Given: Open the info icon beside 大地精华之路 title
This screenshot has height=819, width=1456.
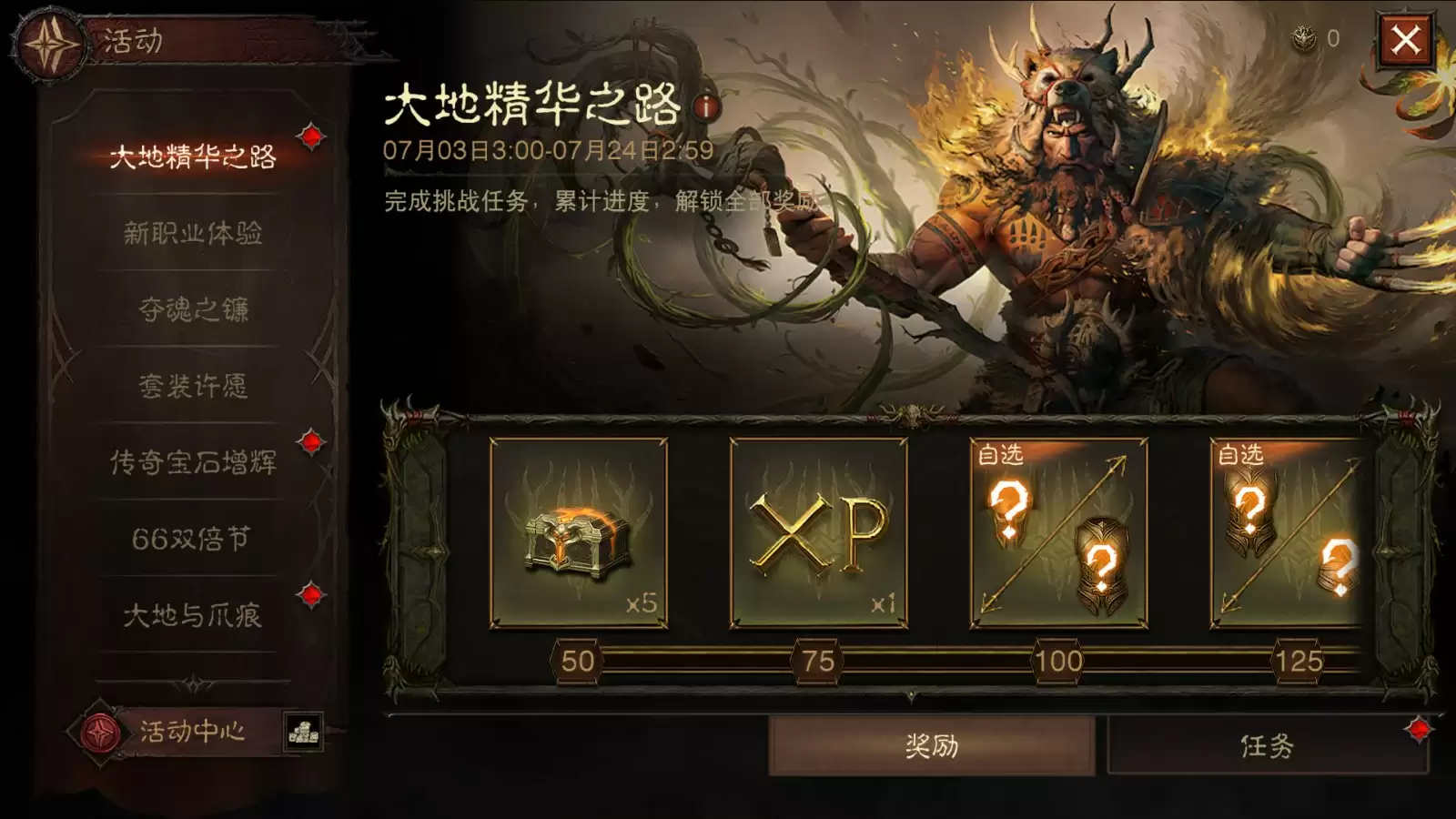Looking at the screenshot, I should [703, 107].
